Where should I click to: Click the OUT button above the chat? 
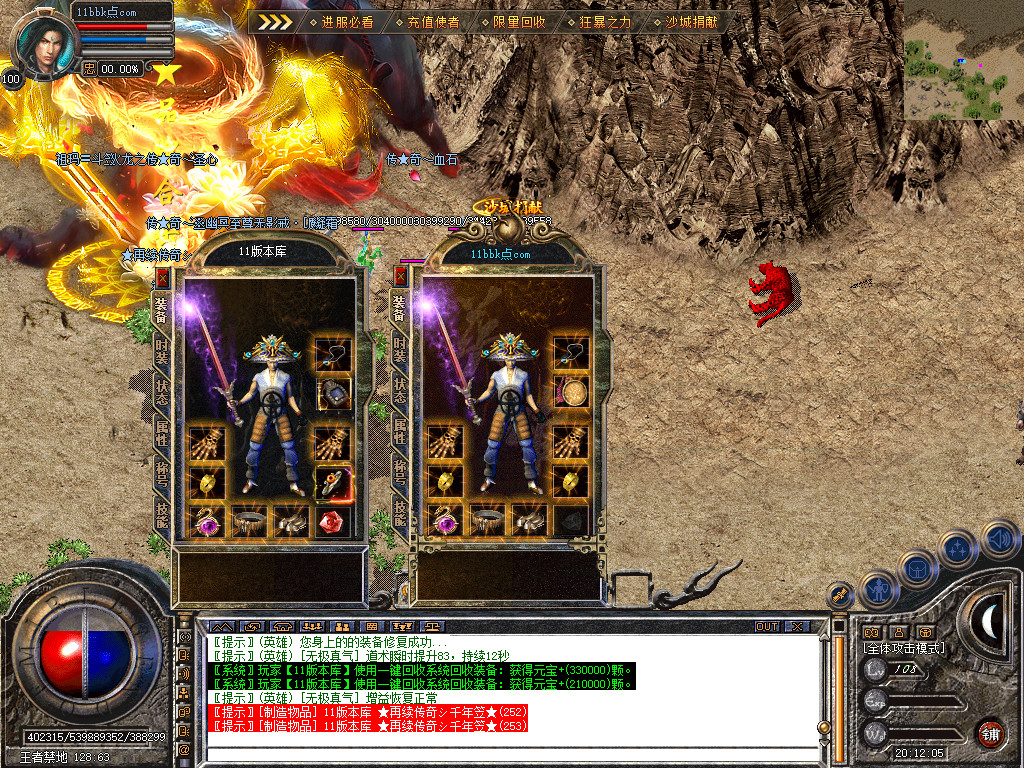[766, 627]
